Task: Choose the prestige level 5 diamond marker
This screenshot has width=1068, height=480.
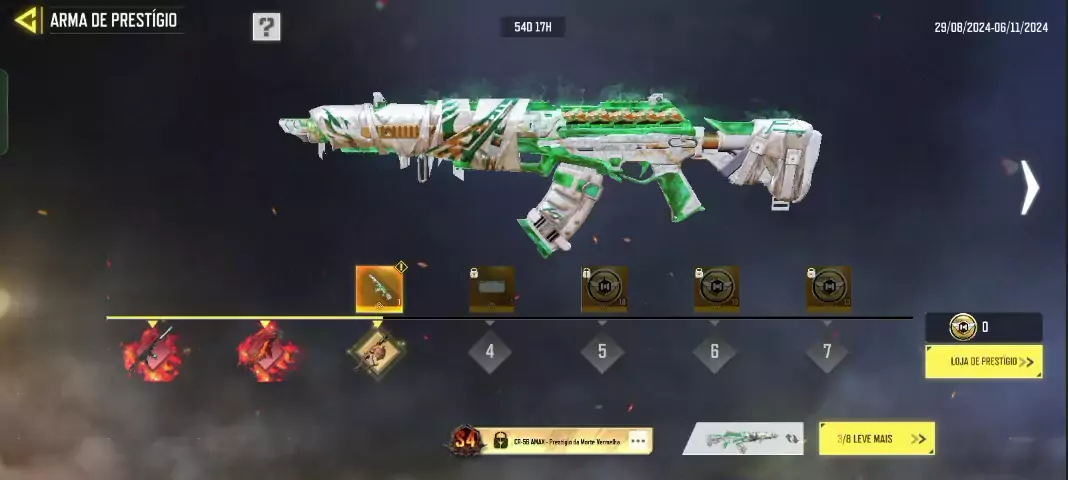Action: [x=602, y=352]
